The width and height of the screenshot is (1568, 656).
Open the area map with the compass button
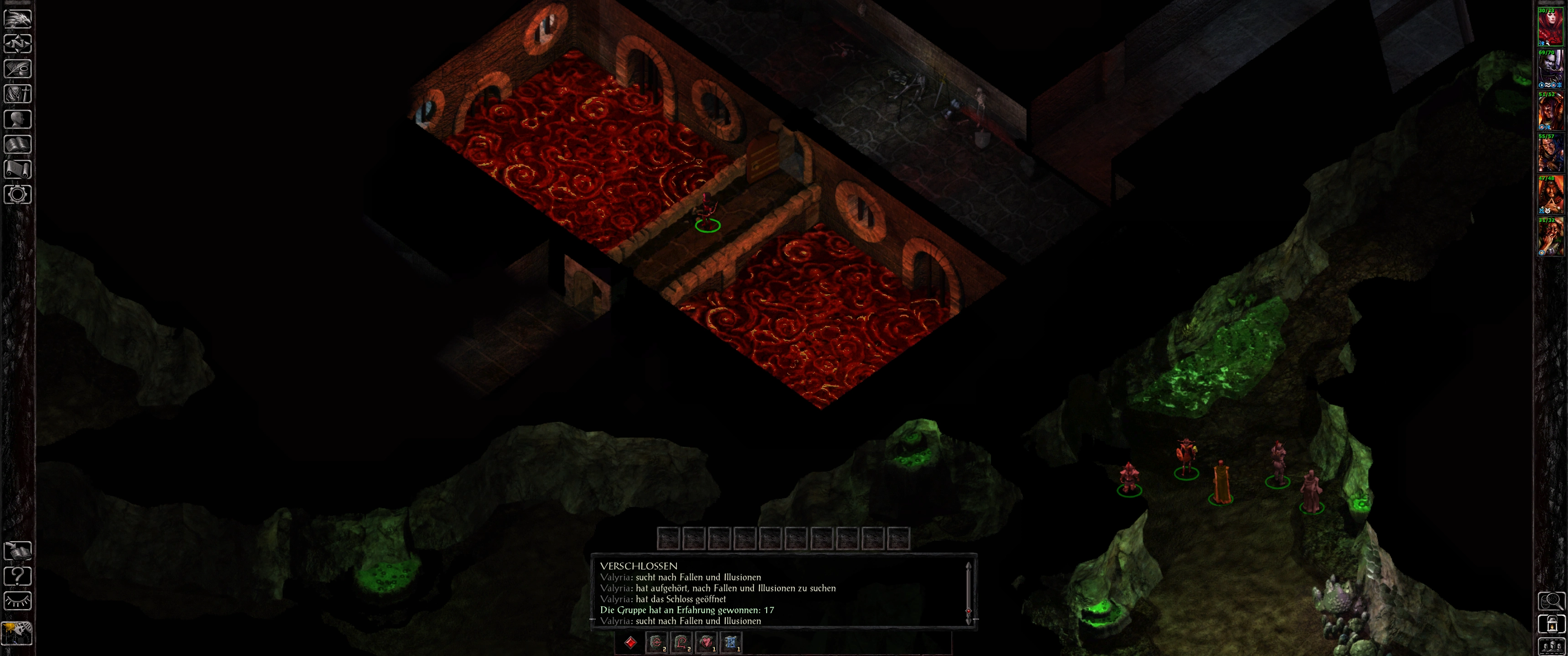click(18, 44)
